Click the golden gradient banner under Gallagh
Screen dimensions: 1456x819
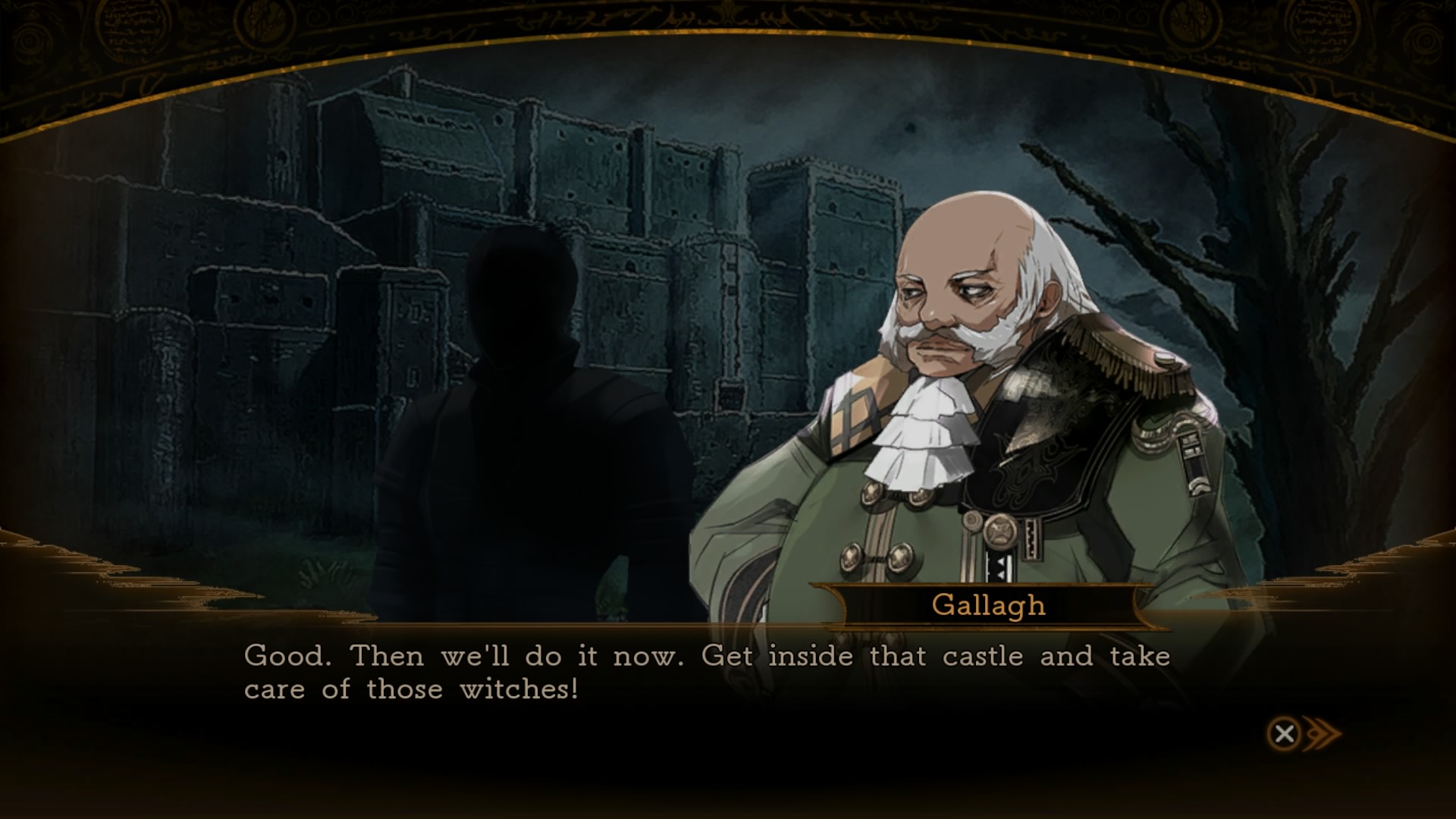coord(986,605)
